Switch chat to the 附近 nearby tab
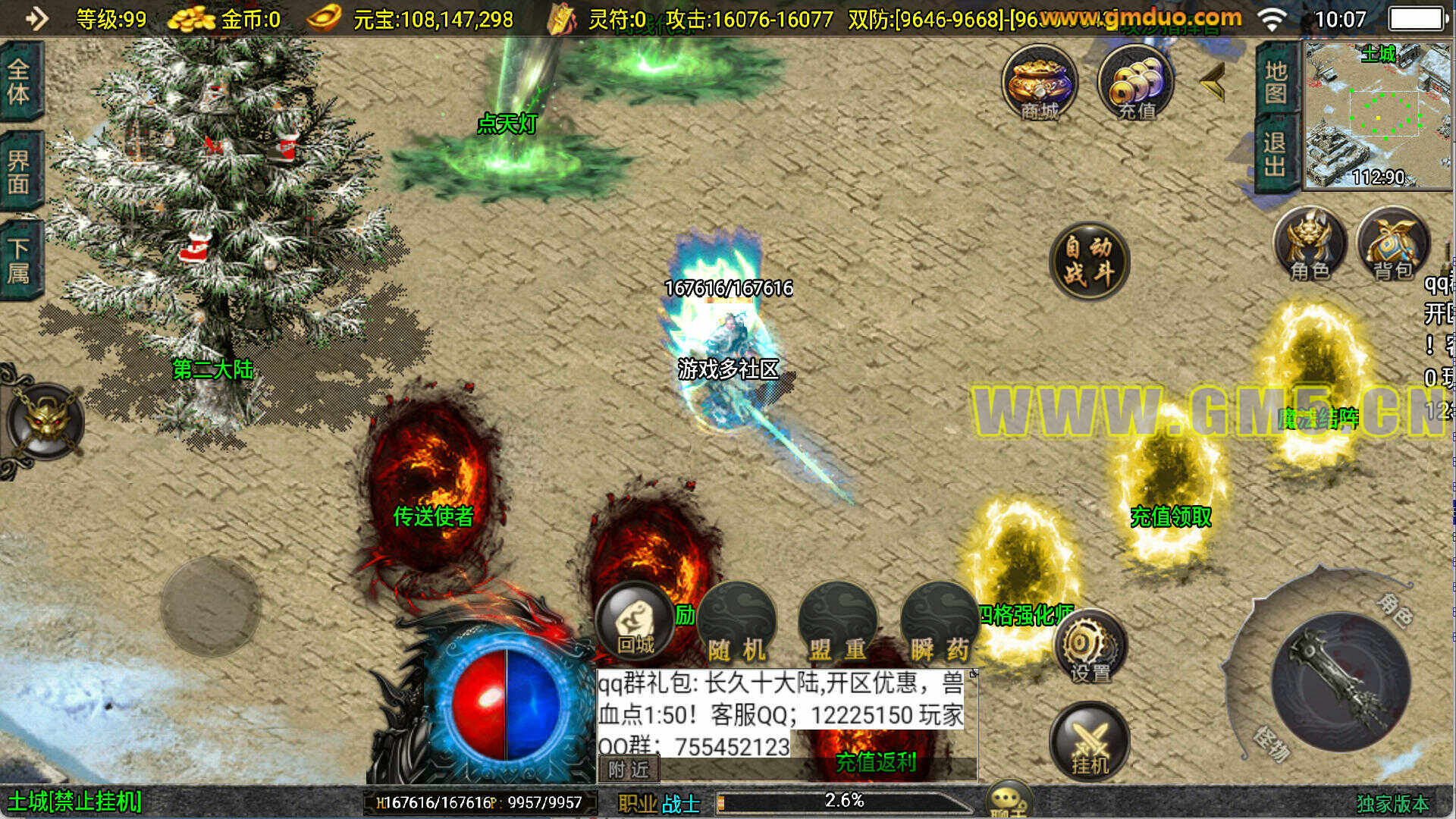 point(629,770)
